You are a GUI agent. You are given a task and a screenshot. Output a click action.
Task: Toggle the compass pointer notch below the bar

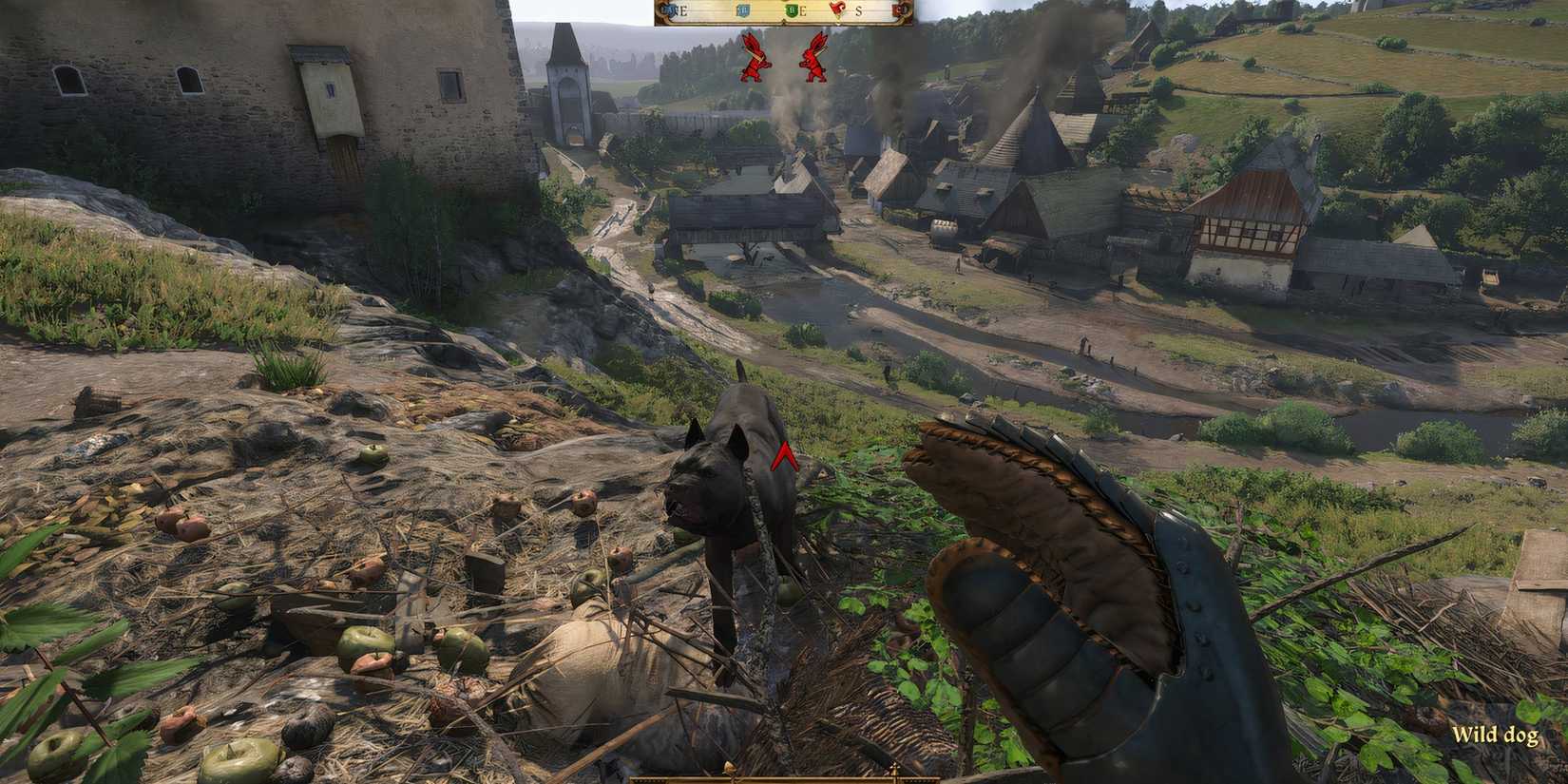785,22
